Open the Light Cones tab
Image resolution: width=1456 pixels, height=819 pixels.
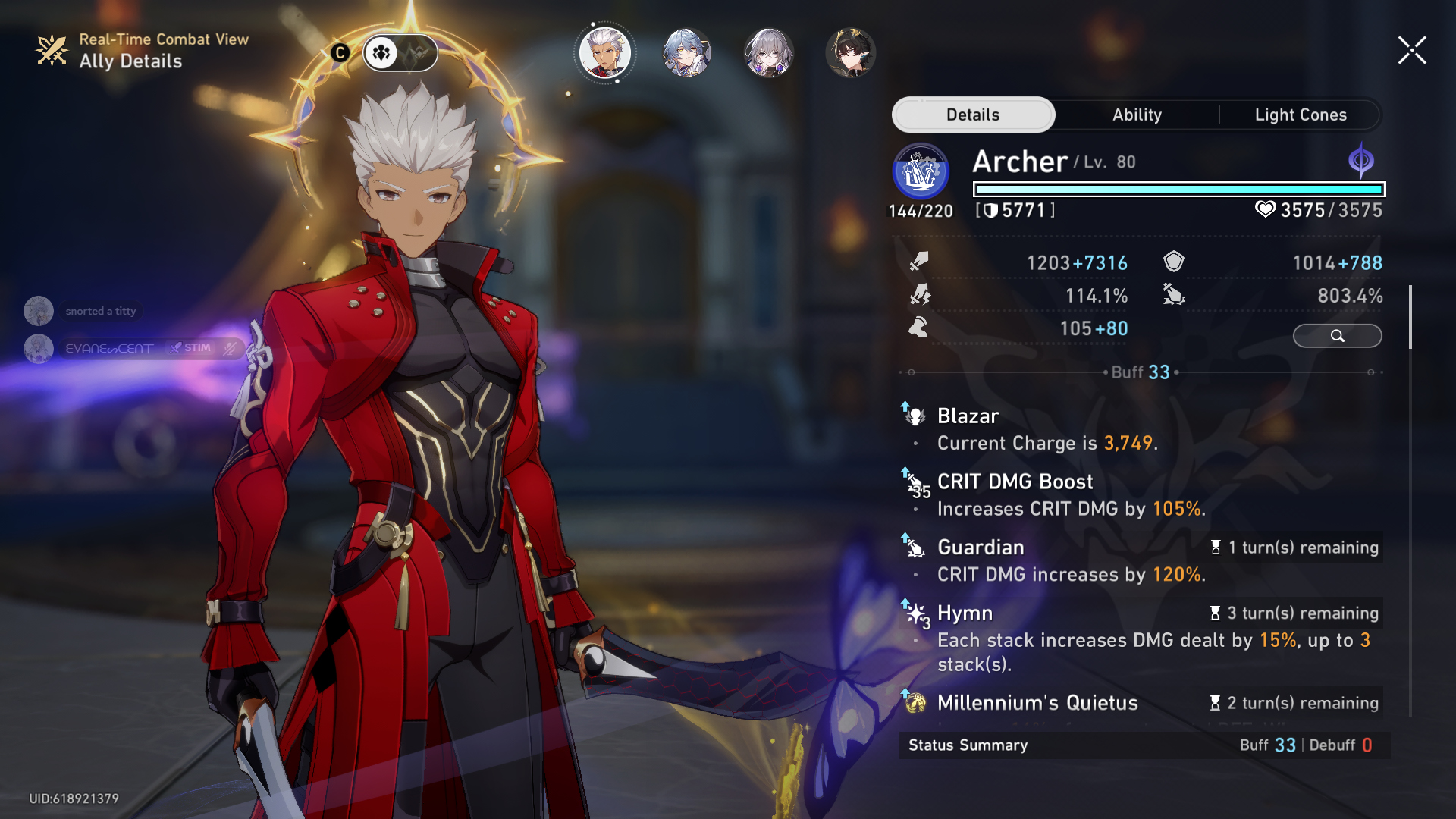pos(1301,115)
